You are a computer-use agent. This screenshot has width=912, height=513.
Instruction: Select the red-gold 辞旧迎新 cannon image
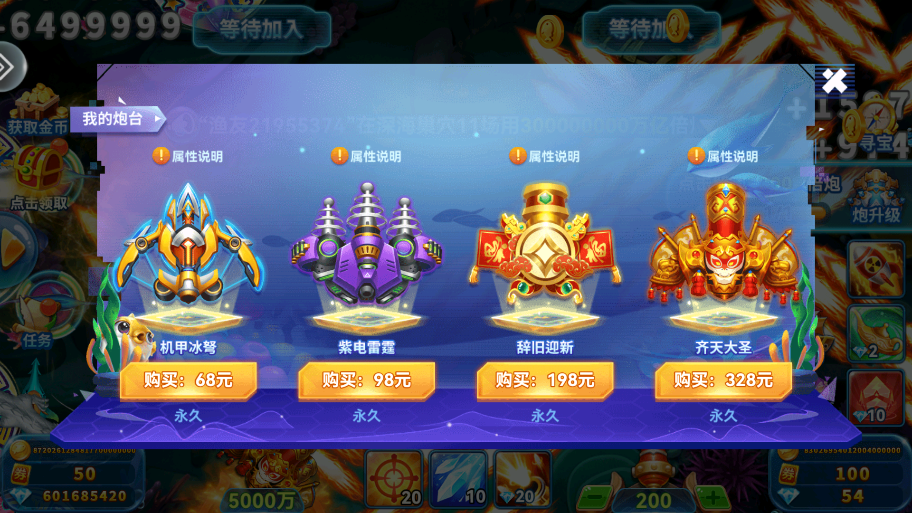point(545,245)
